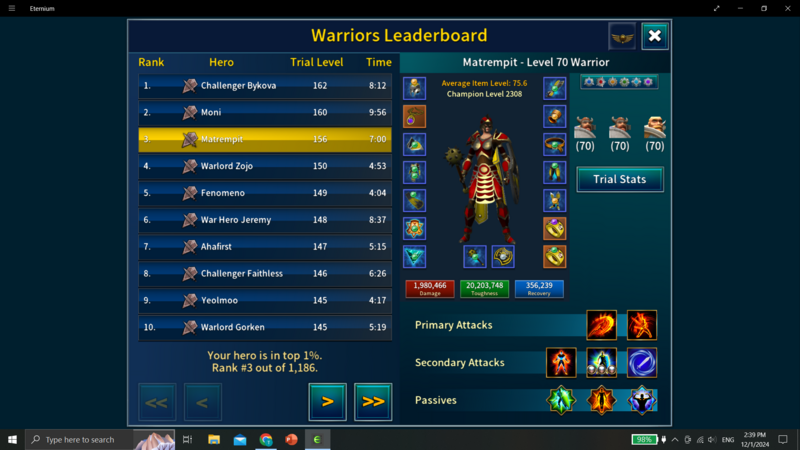Screen dimensions: 800x450
Task: Inspect the green star passive icon
Action: 561,400
